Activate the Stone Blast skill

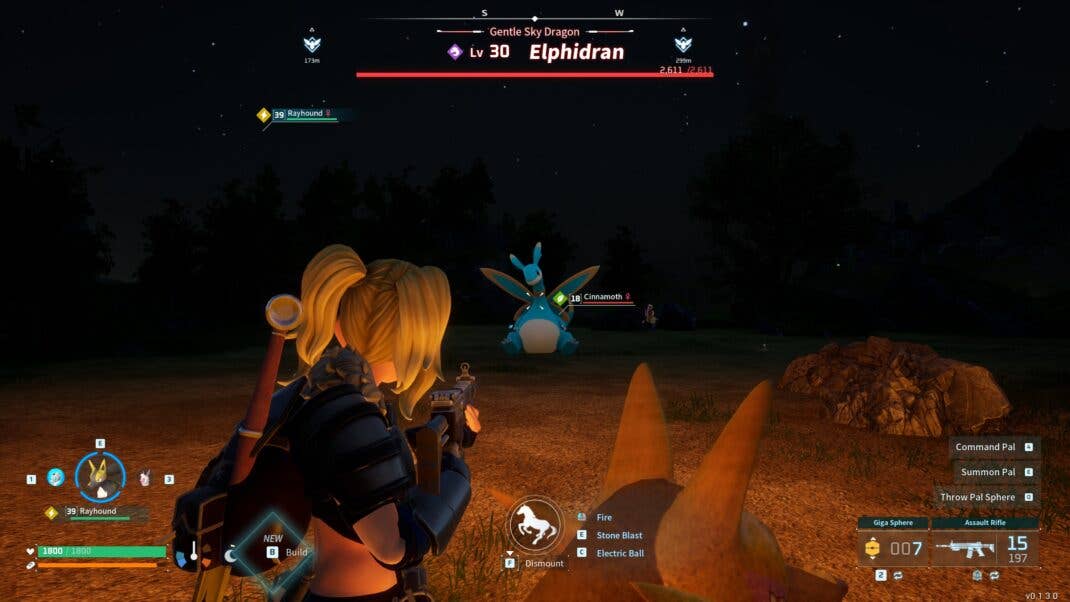pos(619,535)
